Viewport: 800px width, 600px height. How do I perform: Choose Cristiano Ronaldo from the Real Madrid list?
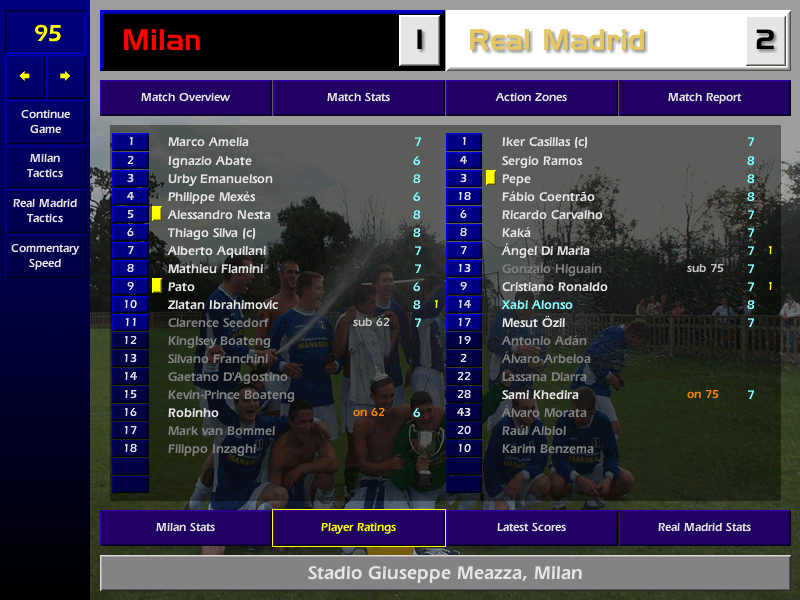click(x=554, y=287)
